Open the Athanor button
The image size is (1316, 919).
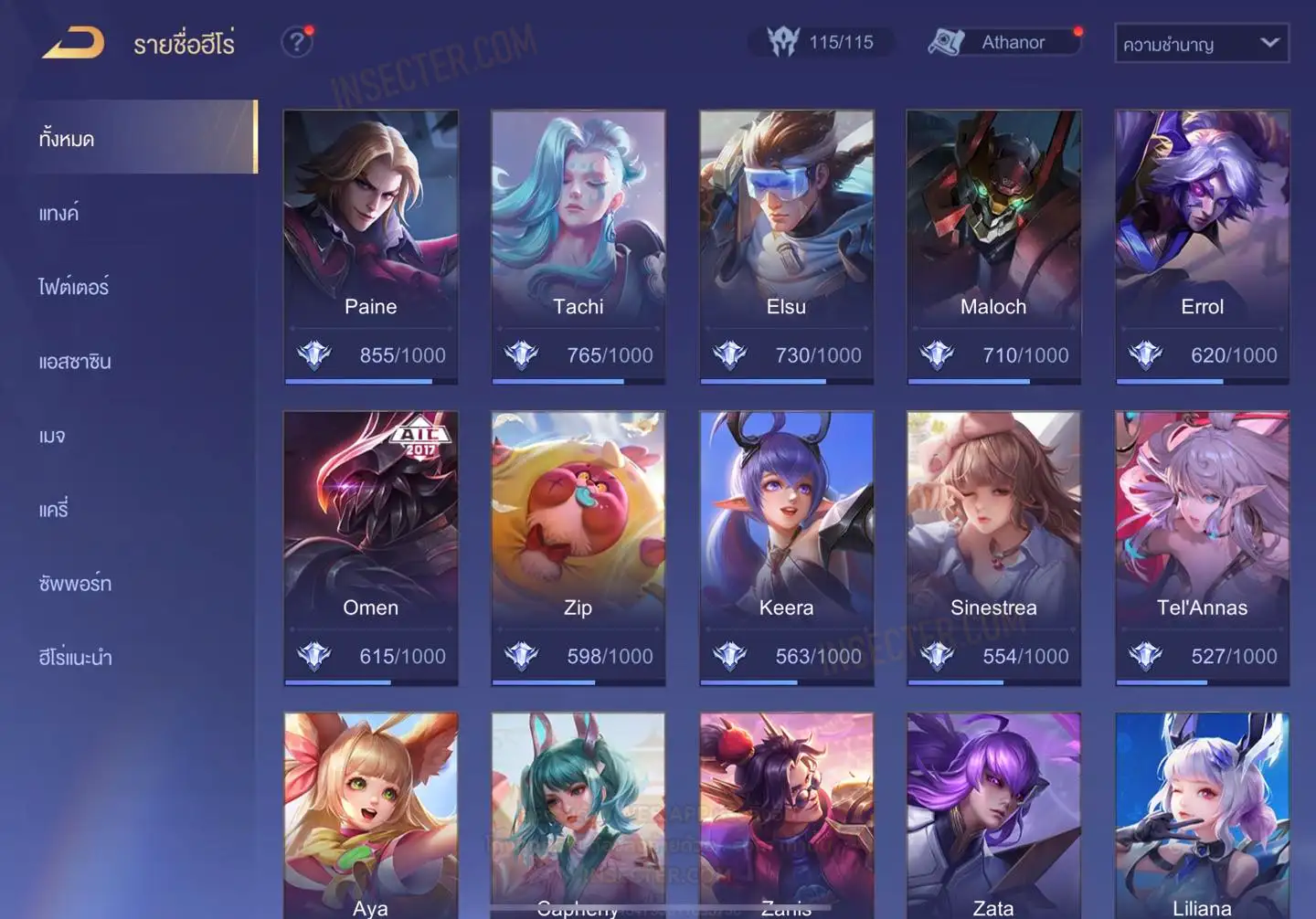[1005, 42]
